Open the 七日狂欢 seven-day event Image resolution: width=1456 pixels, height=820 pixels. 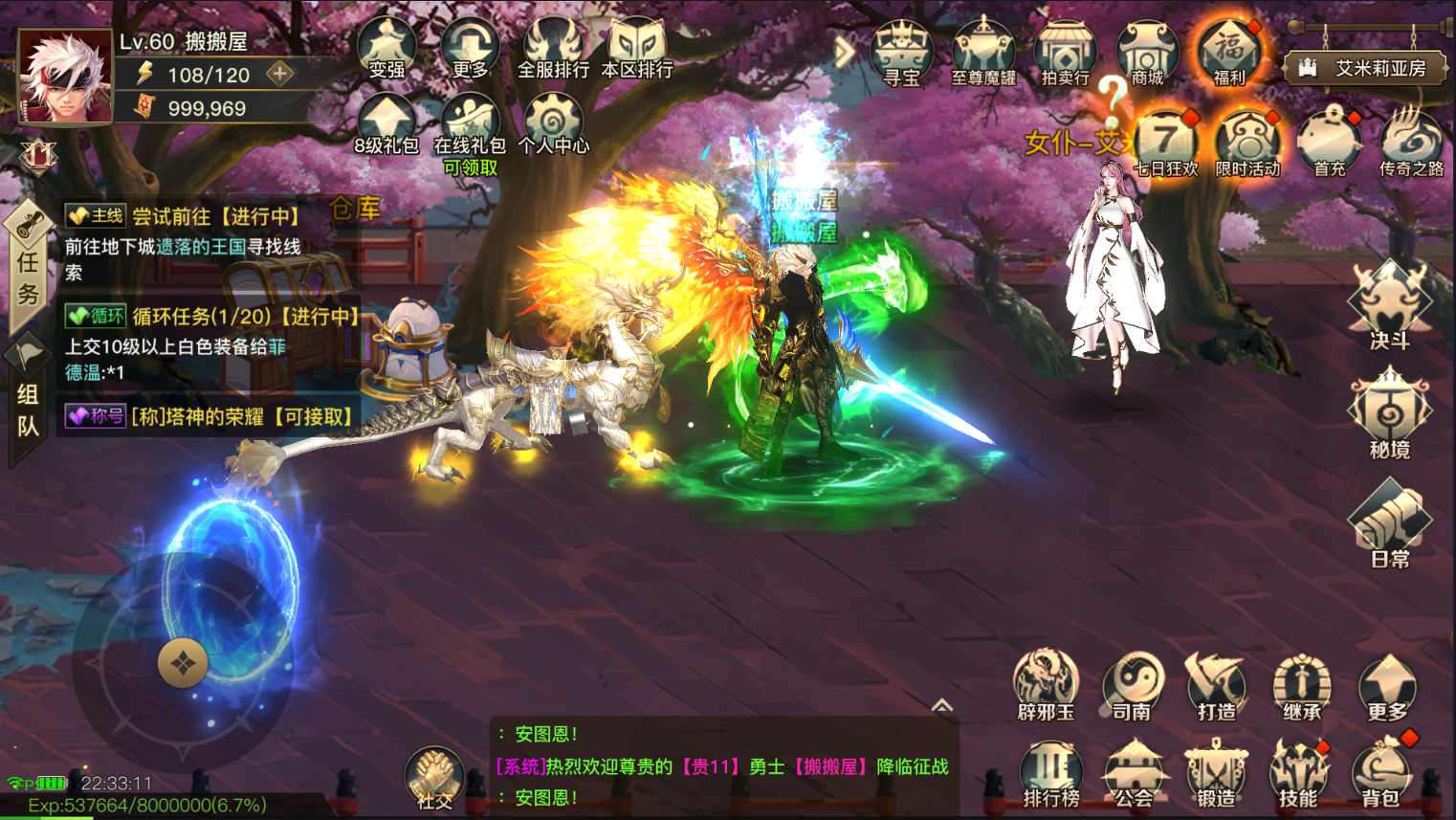(1165, 144)
